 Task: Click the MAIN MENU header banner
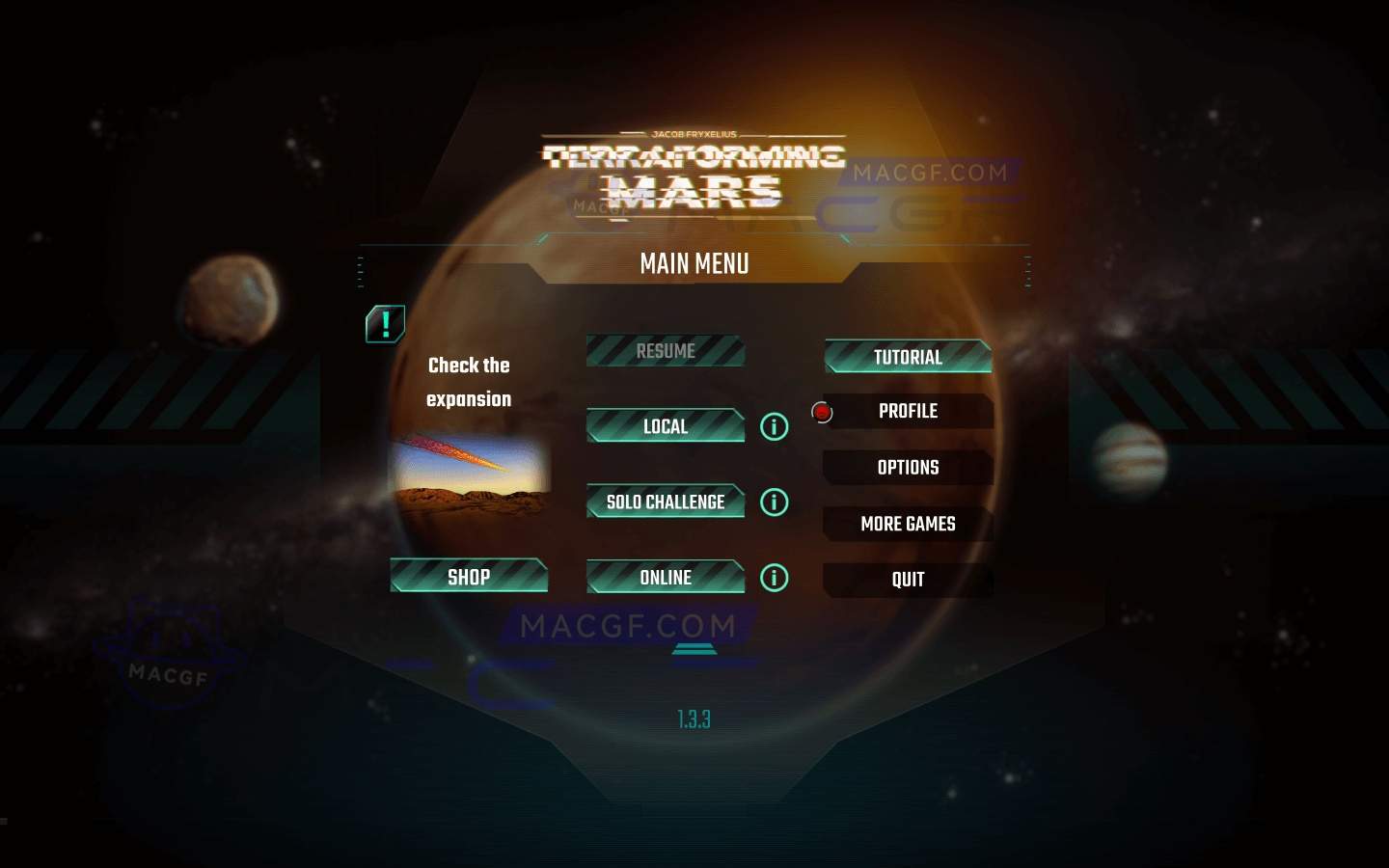tap(695, 264)
